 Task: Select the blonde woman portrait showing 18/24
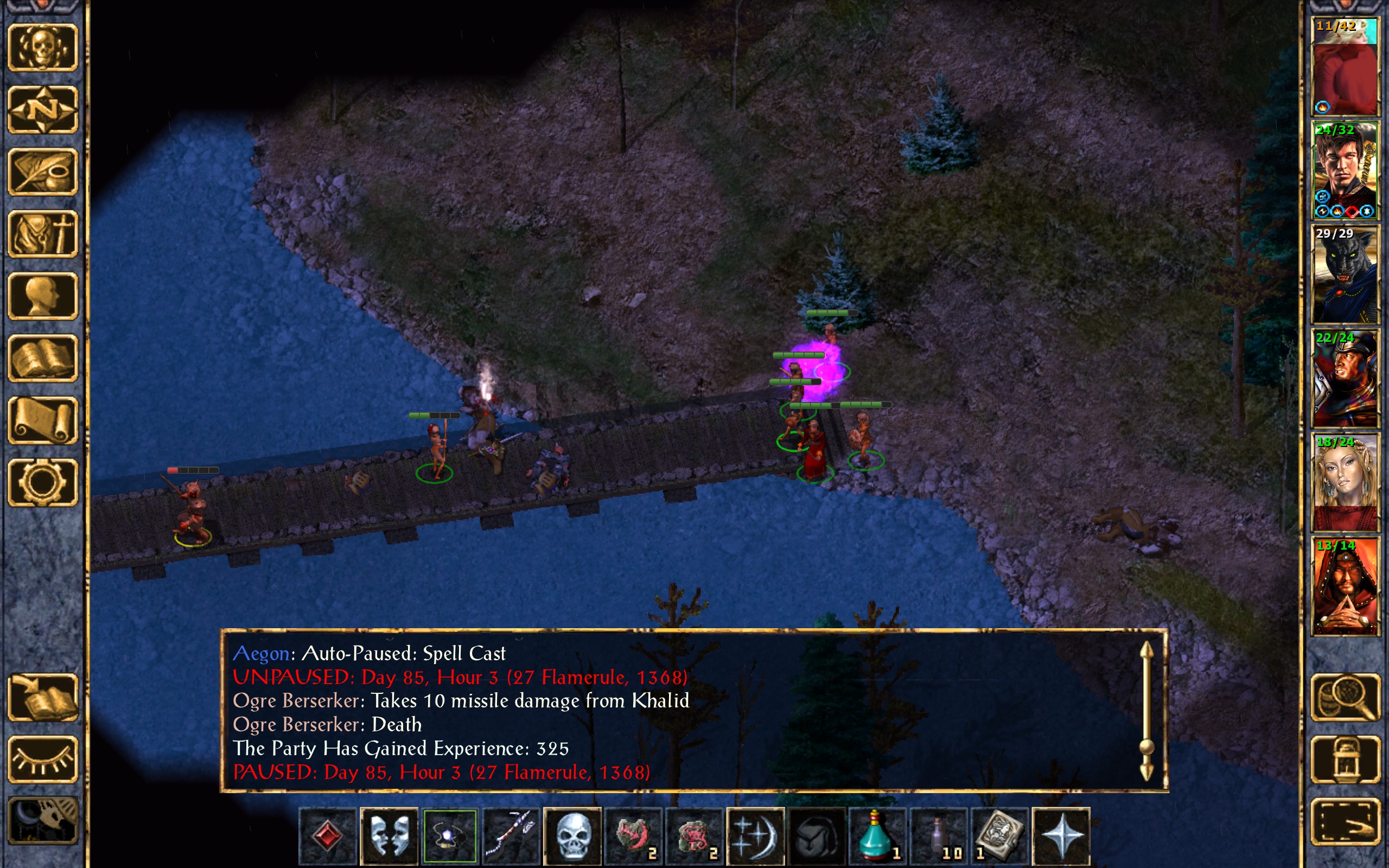point(1345,482)
